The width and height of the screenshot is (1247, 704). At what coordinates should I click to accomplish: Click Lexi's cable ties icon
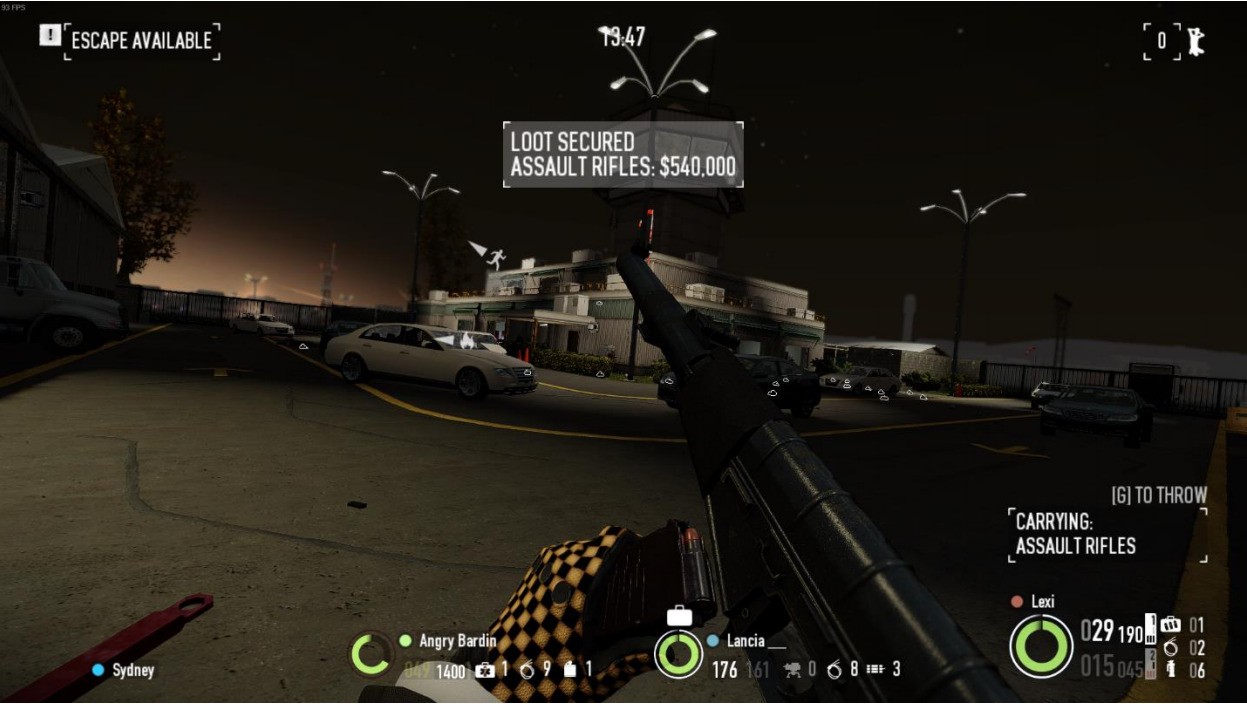[1170, 648]
